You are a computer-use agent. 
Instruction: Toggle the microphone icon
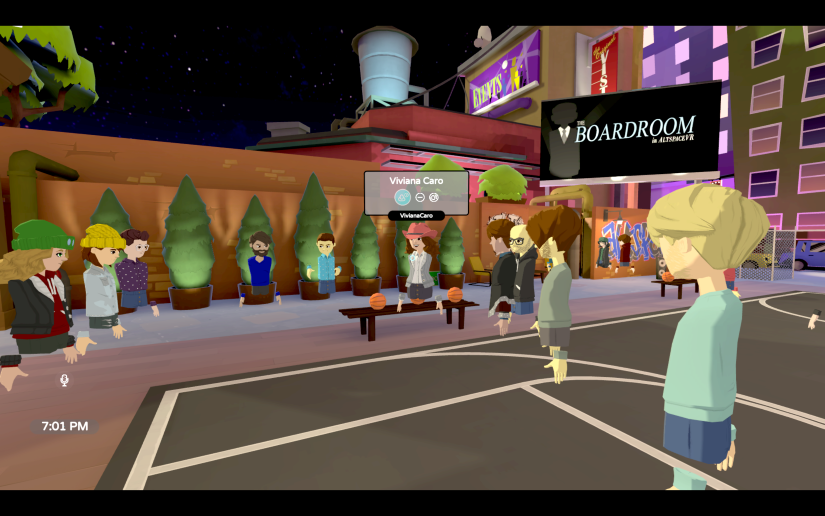click(64, 380)
